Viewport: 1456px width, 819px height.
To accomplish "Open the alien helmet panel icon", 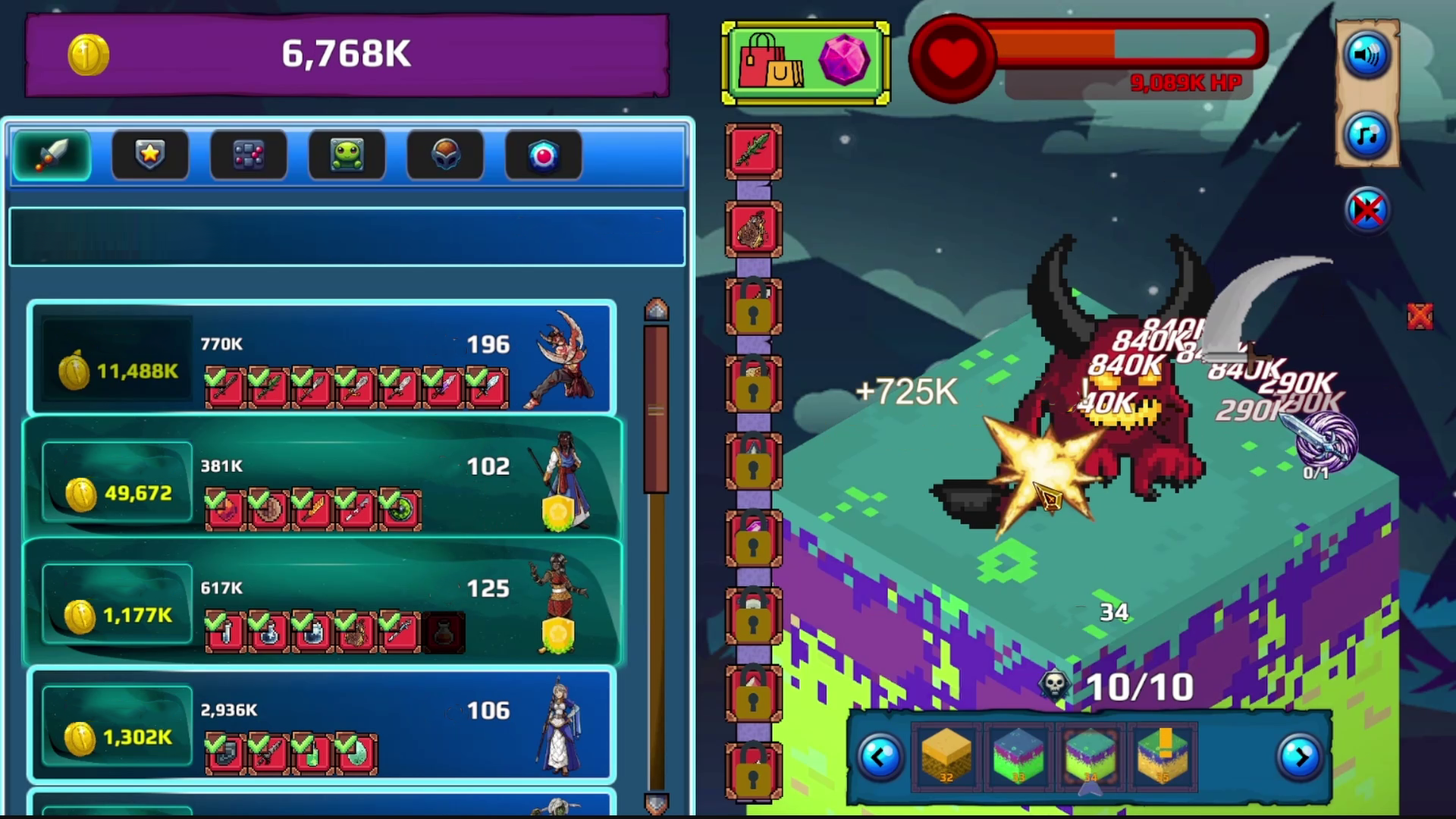I will 445,154.
